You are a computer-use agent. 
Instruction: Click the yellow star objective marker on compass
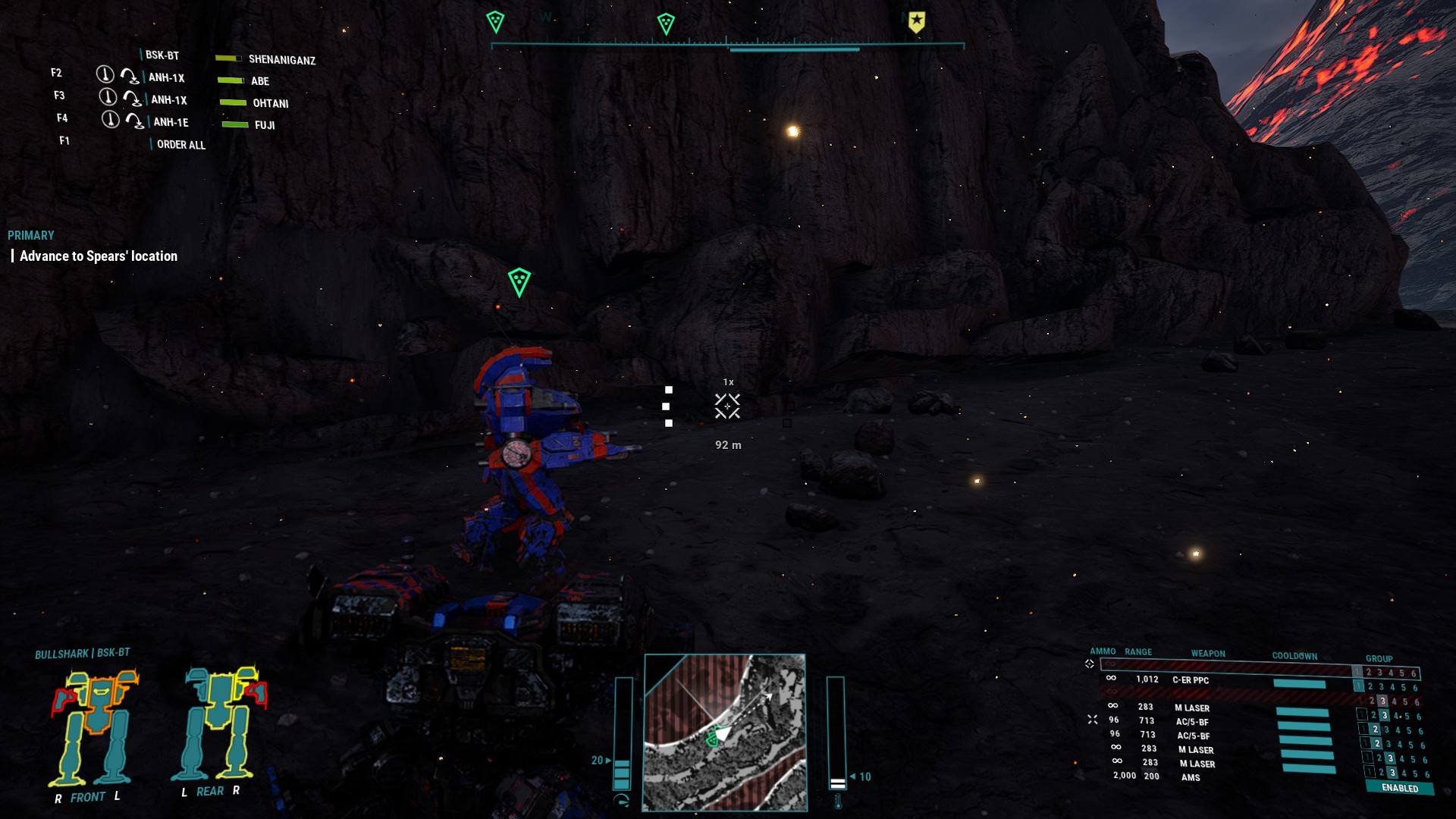(x=917, y=22)
